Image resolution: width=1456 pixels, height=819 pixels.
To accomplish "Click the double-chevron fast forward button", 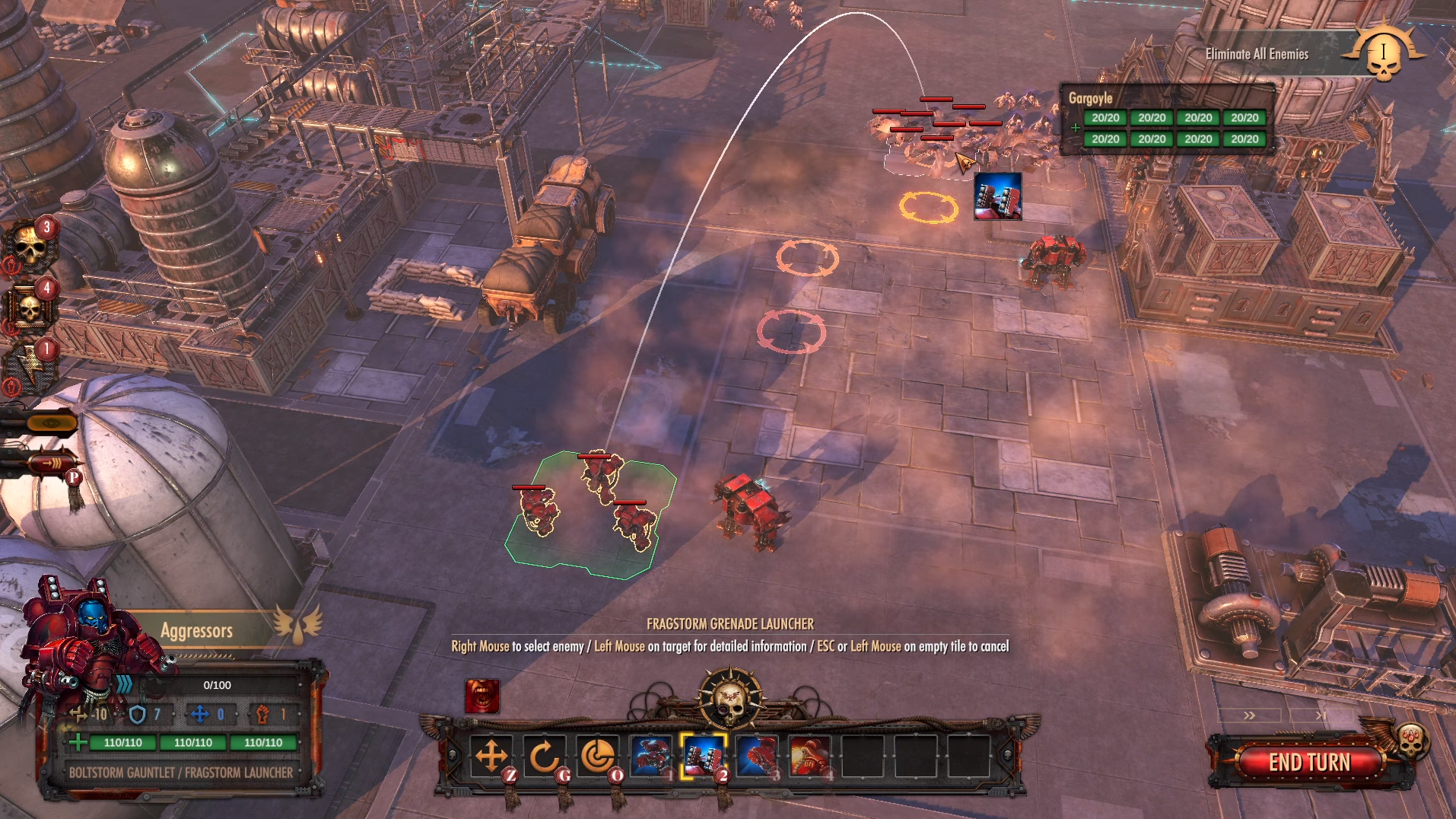I will pyautogui.click(x=1249, y=715).
